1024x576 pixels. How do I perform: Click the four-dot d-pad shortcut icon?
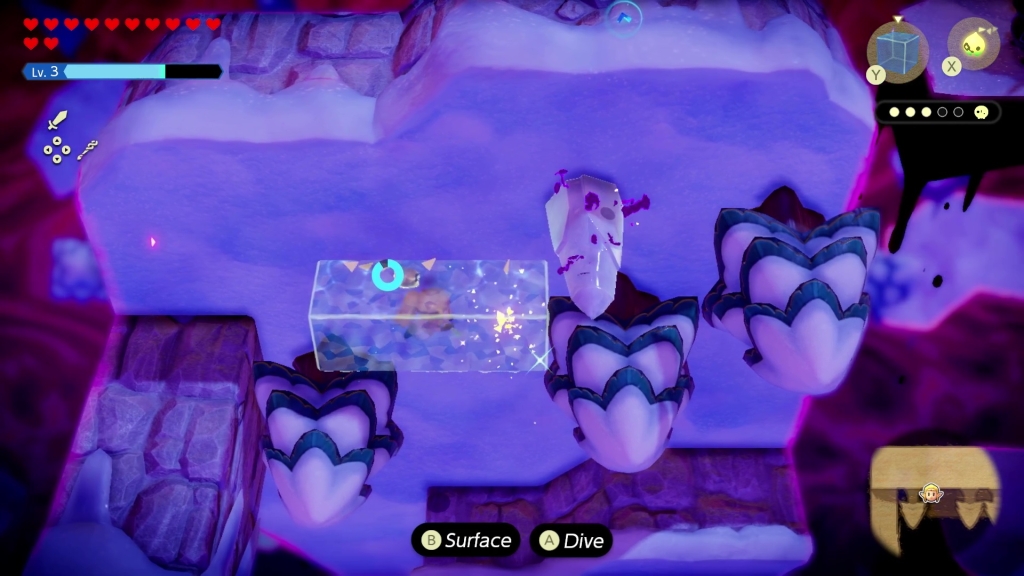(57, 150)
